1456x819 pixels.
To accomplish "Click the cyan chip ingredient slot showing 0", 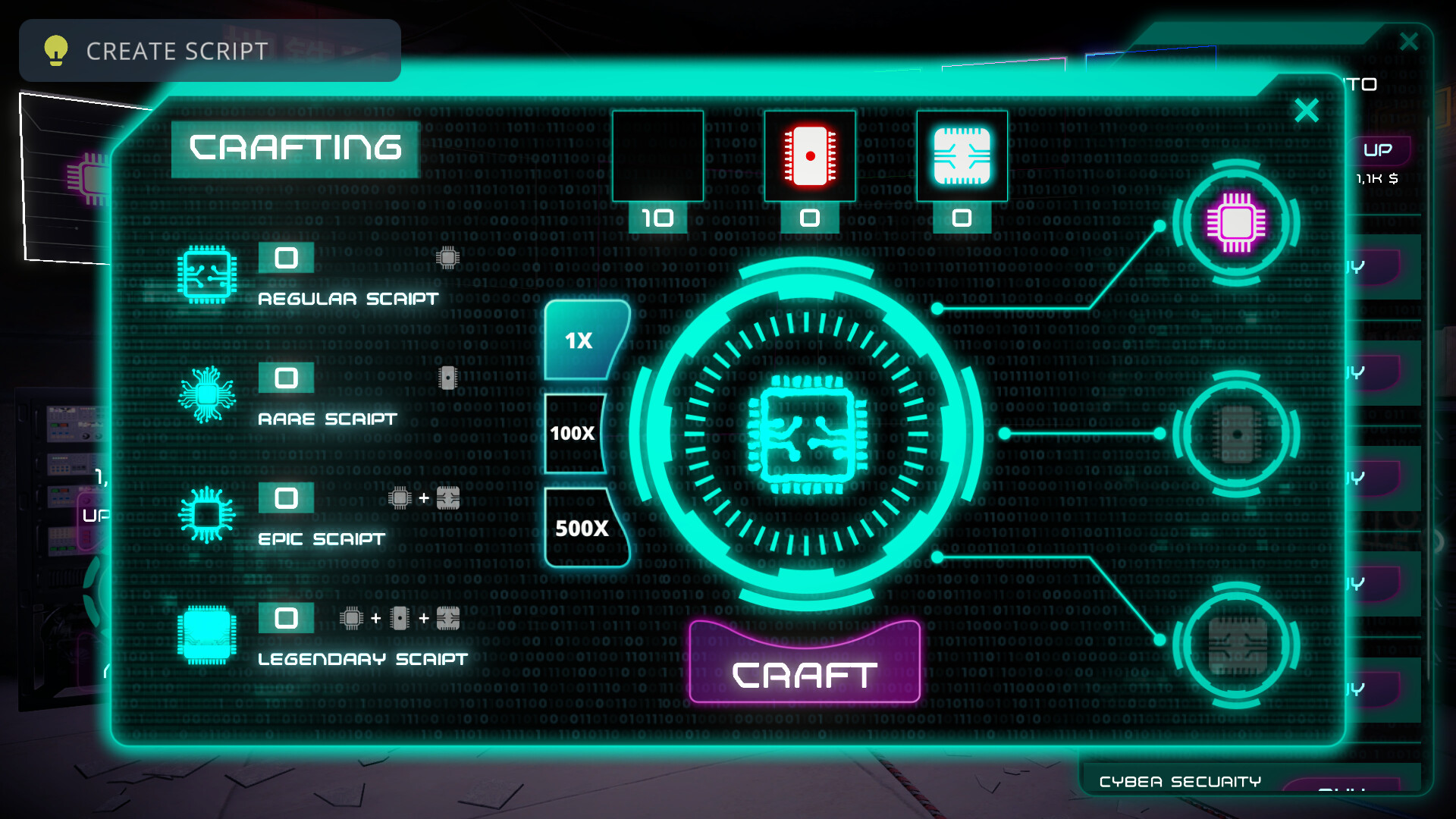I will 962,155.
